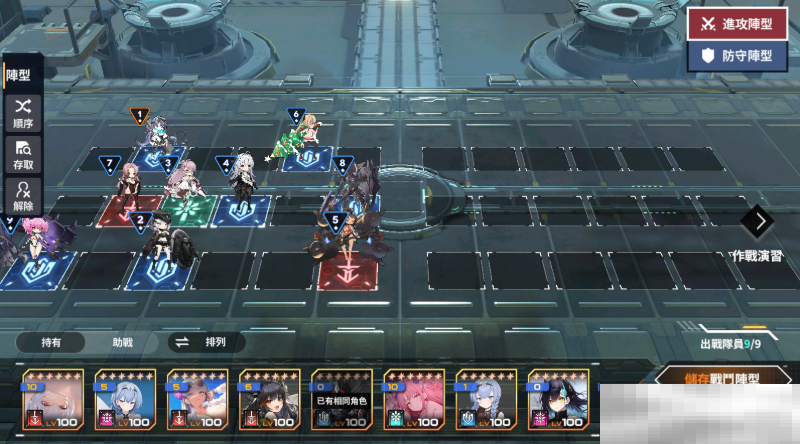Switch to the 助戰 support tab
The width and height of the screenshot is (800, 444).
click(122, 342)
